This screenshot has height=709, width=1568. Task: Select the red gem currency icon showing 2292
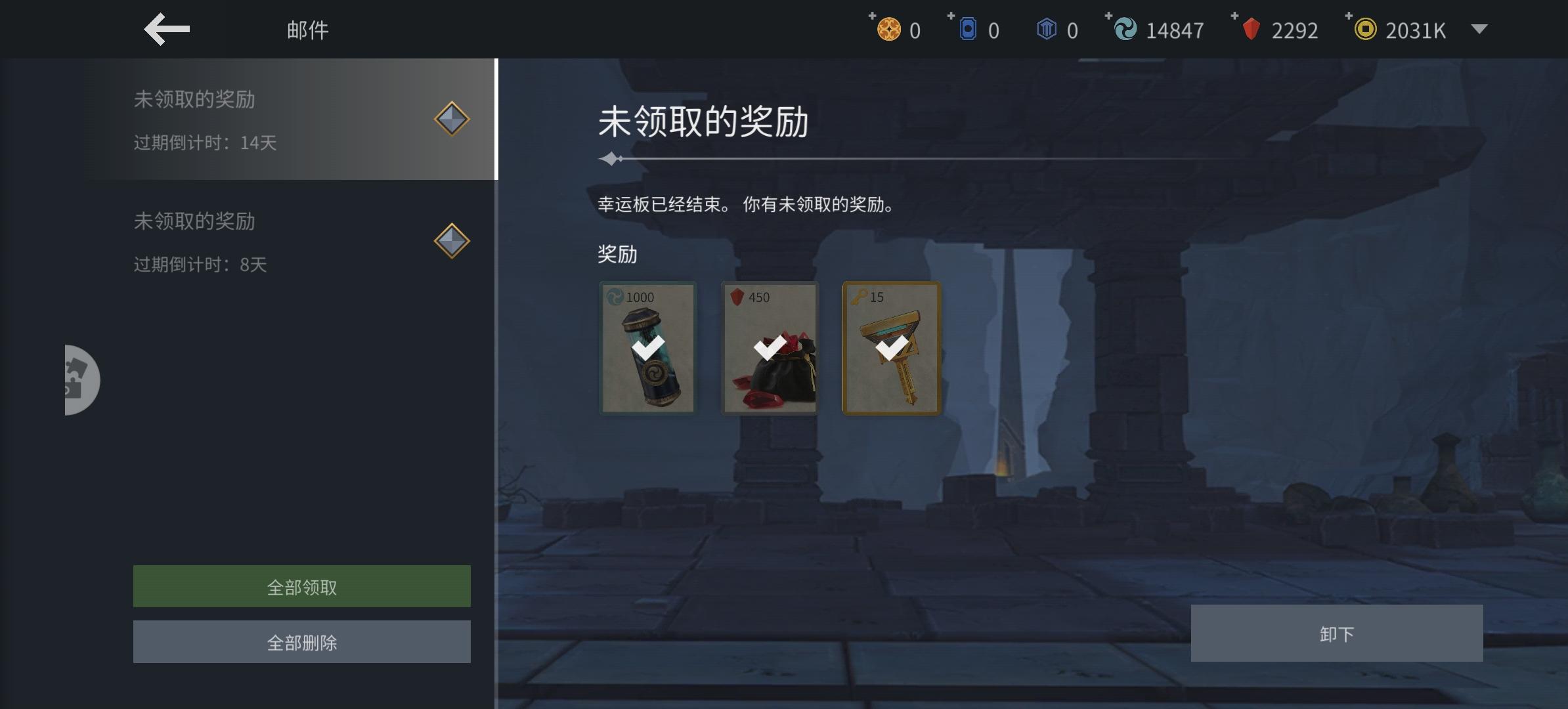pos(1250,29)
